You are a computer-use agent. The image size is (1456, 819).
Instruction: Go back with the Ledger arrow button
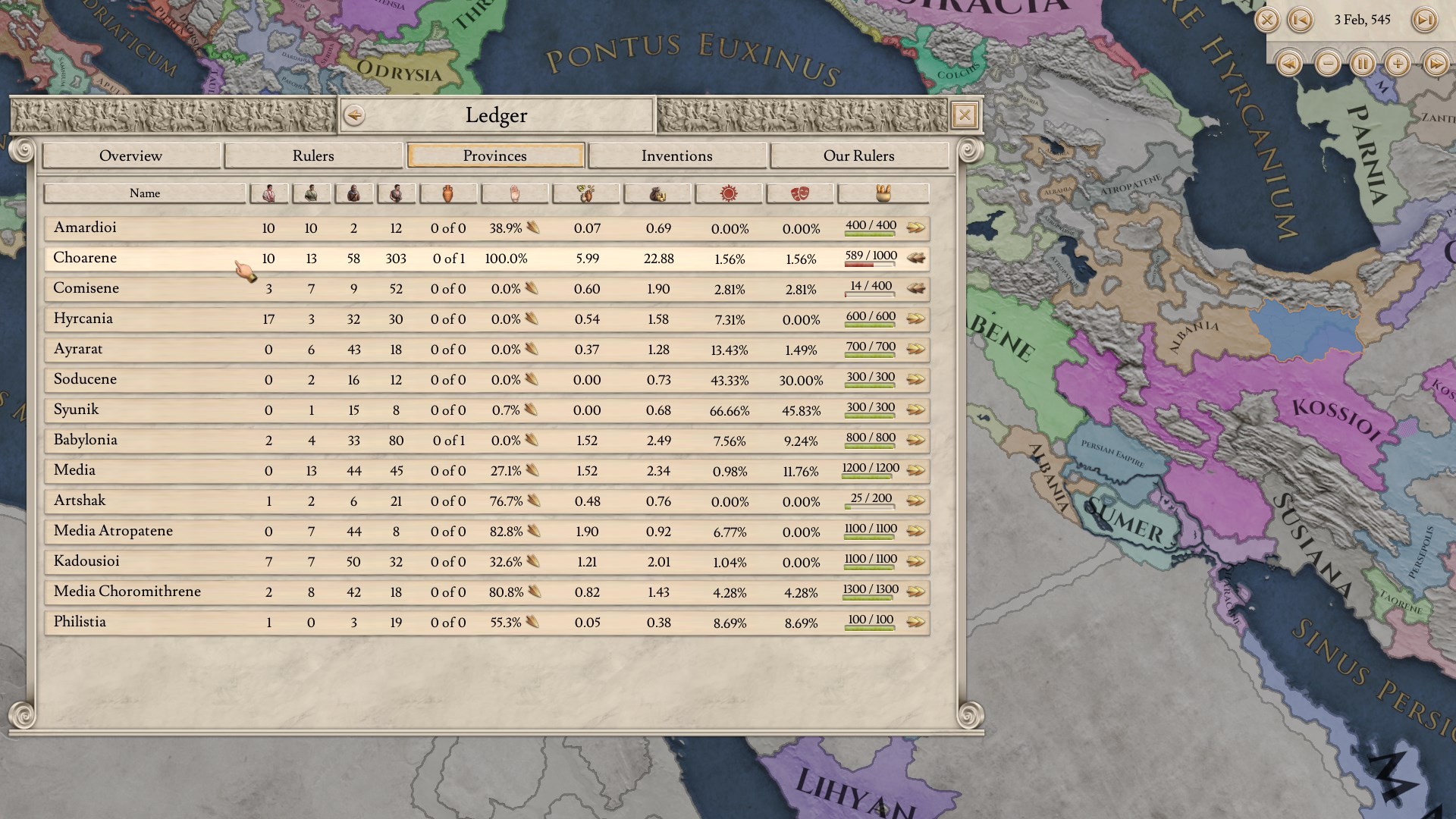354,115
